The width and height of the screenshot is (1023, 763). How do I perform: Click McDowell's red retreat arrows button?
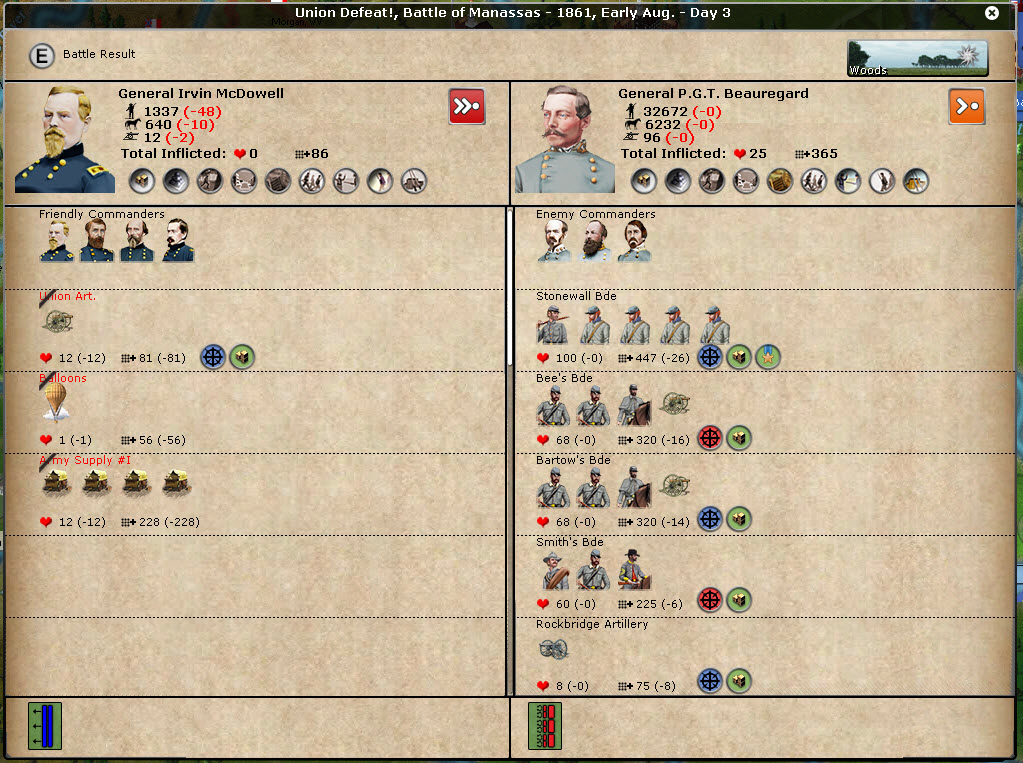pyautogui.click(x=467, y=106)
